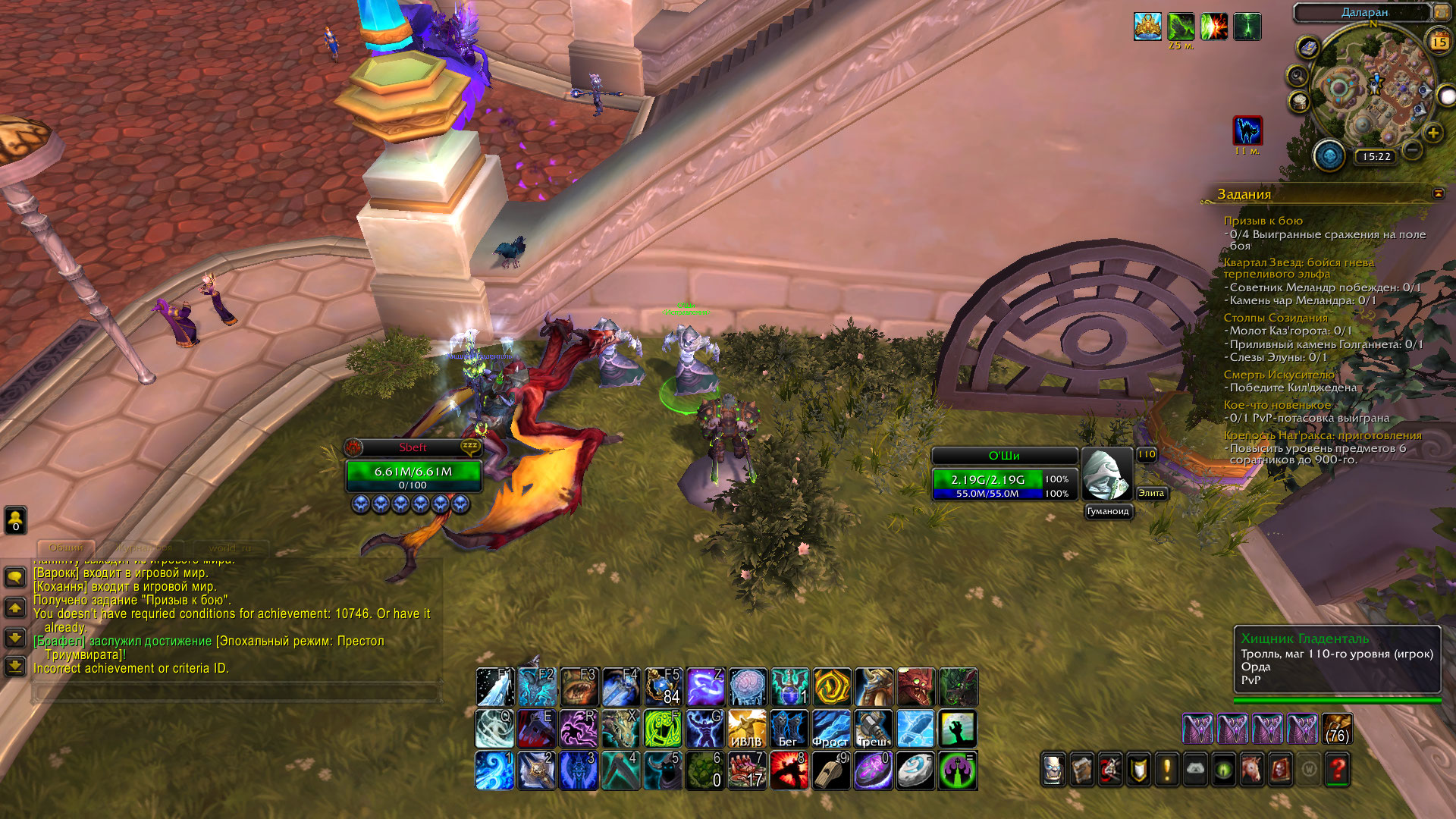This screenshot has width=1456, height=819.
Task: Open the character info orc portrait button
Action: coord(1053,770)
